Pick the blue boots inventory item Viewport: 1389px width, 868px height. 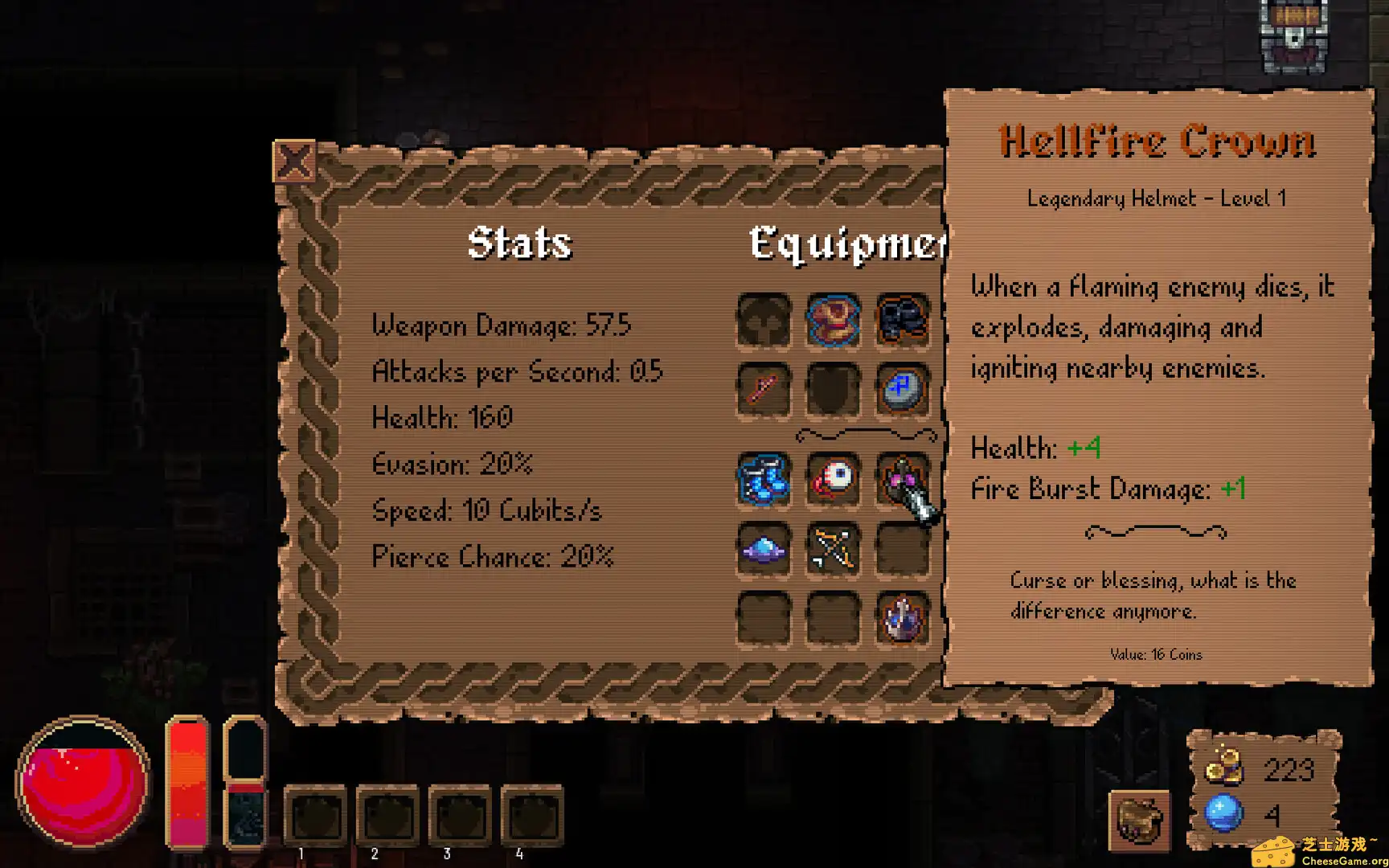coord(764,480)
